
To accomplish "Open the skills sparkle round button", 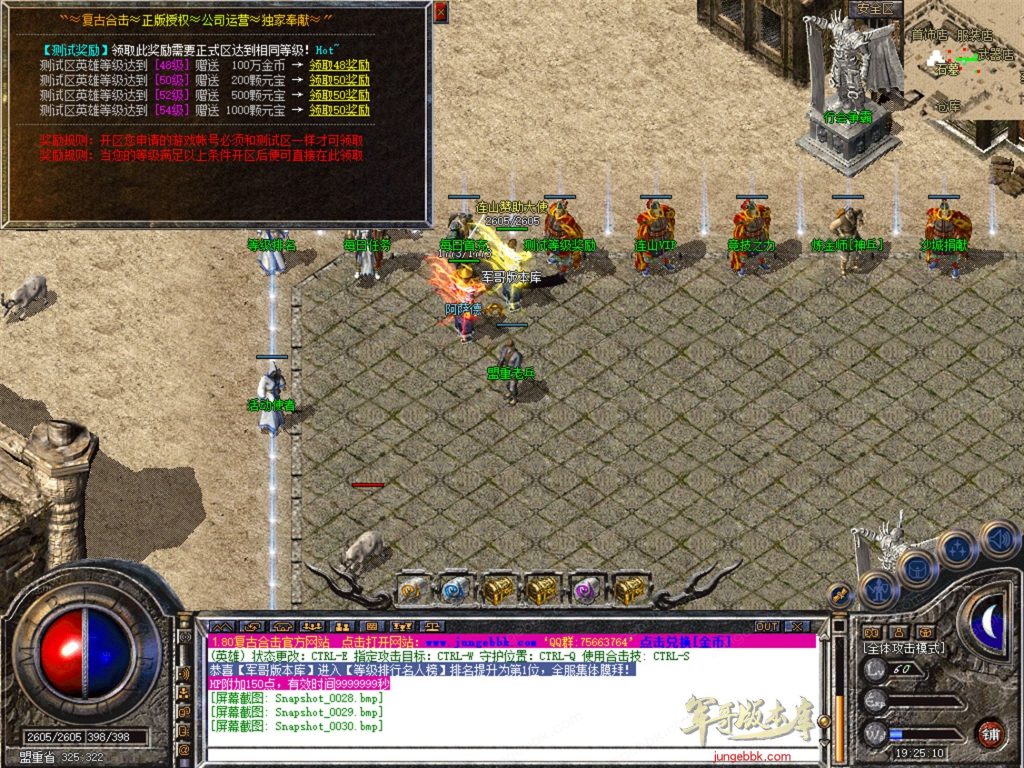I will point(957,548).
